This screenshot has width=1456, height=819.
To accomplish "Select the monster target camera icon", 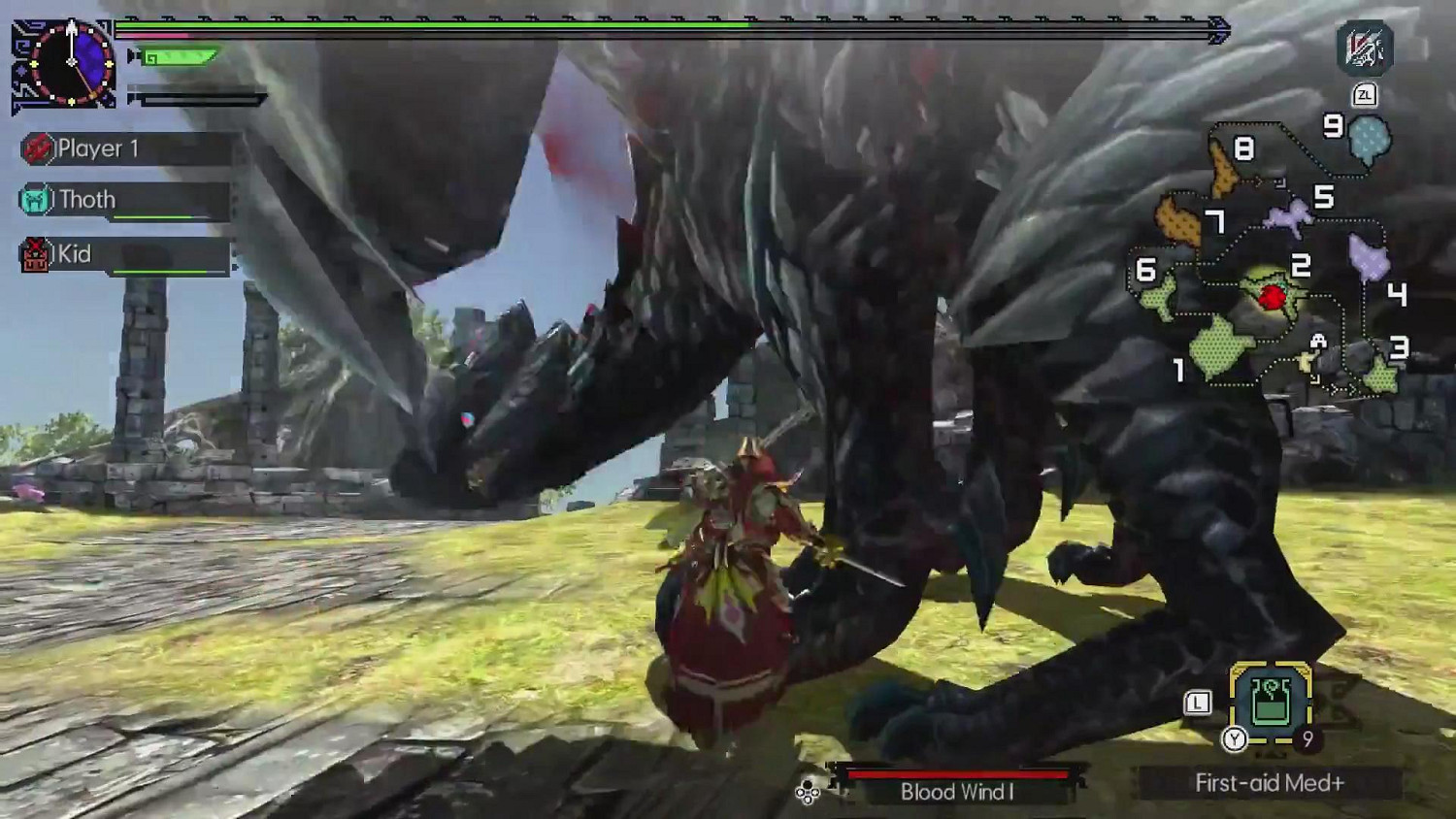I will click(1368, 47).
